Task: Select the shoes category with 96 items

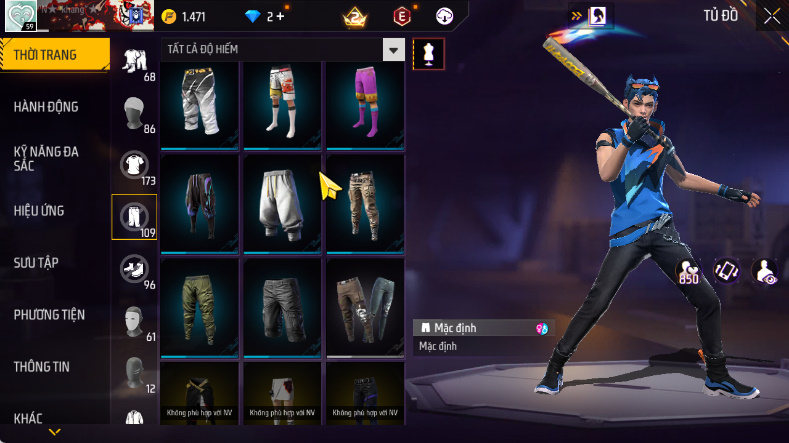Action: click(133, 268)
